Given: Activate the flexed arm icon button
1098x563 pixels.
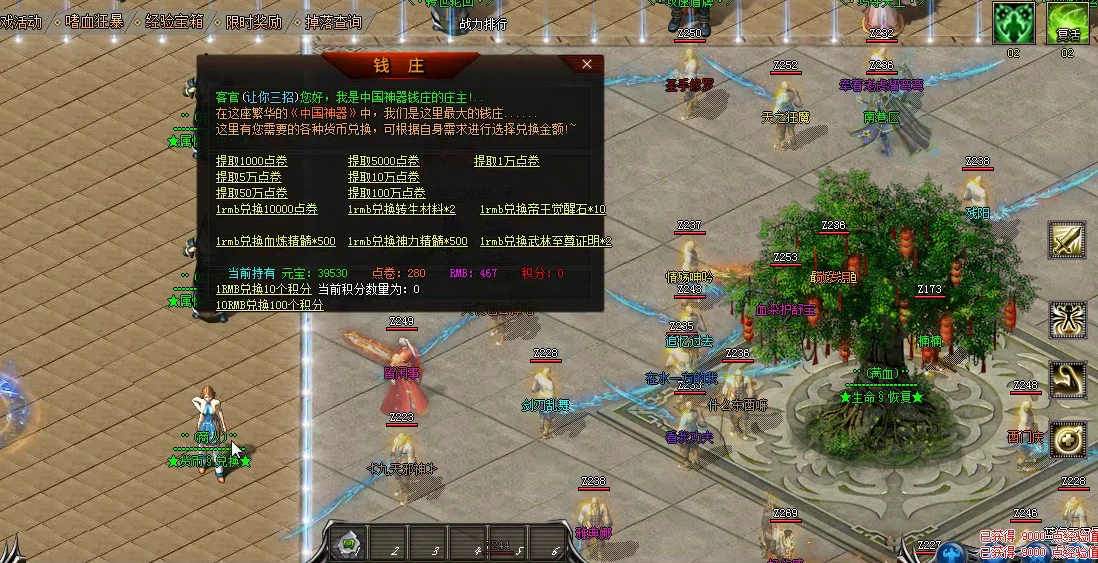Looking at the screenshot, I should coord(1067,379).
